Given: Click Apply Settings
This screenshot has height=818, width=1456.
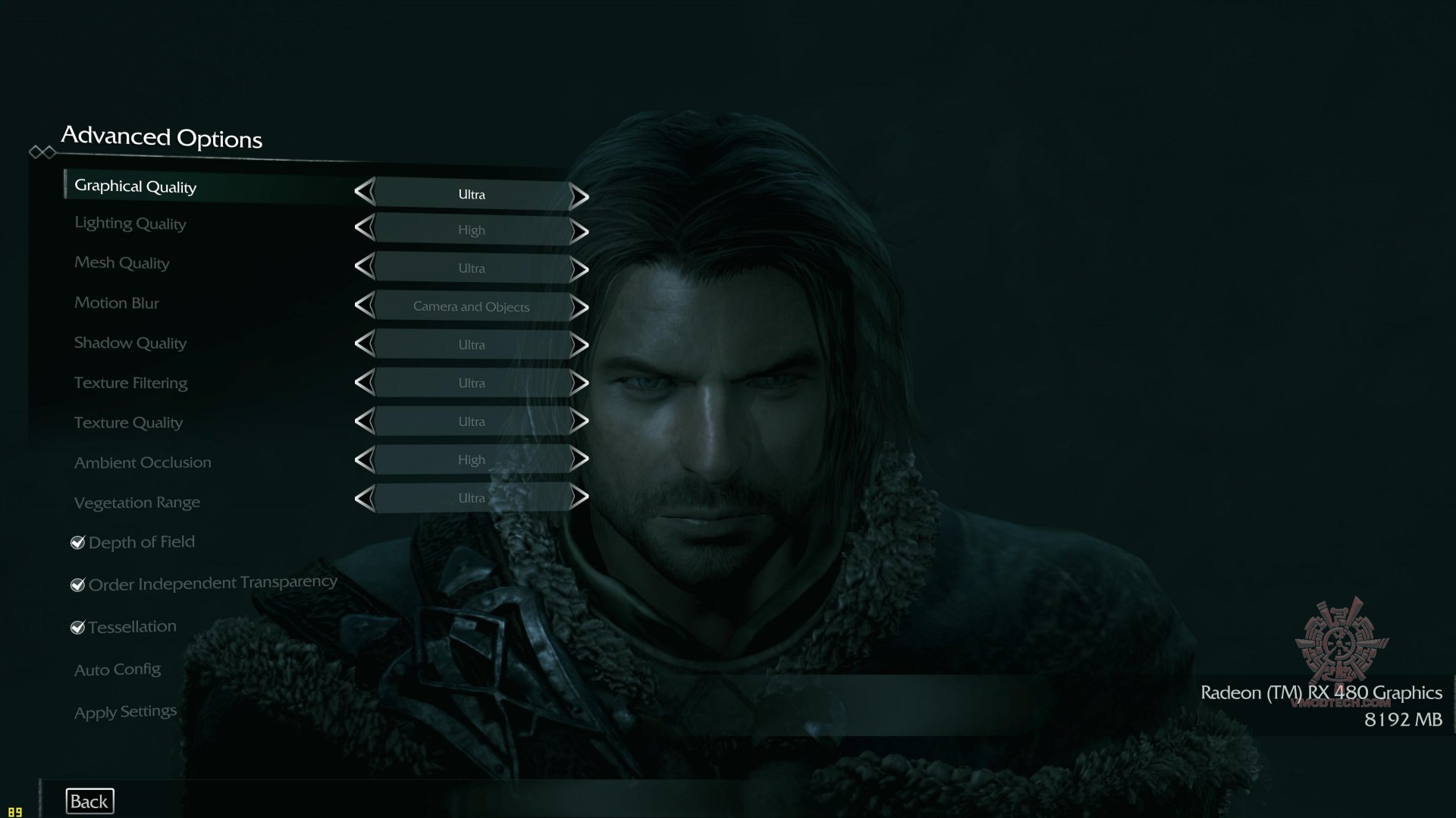Looking at the screenshot, I should pyautogui.click(x=124, y=711).
